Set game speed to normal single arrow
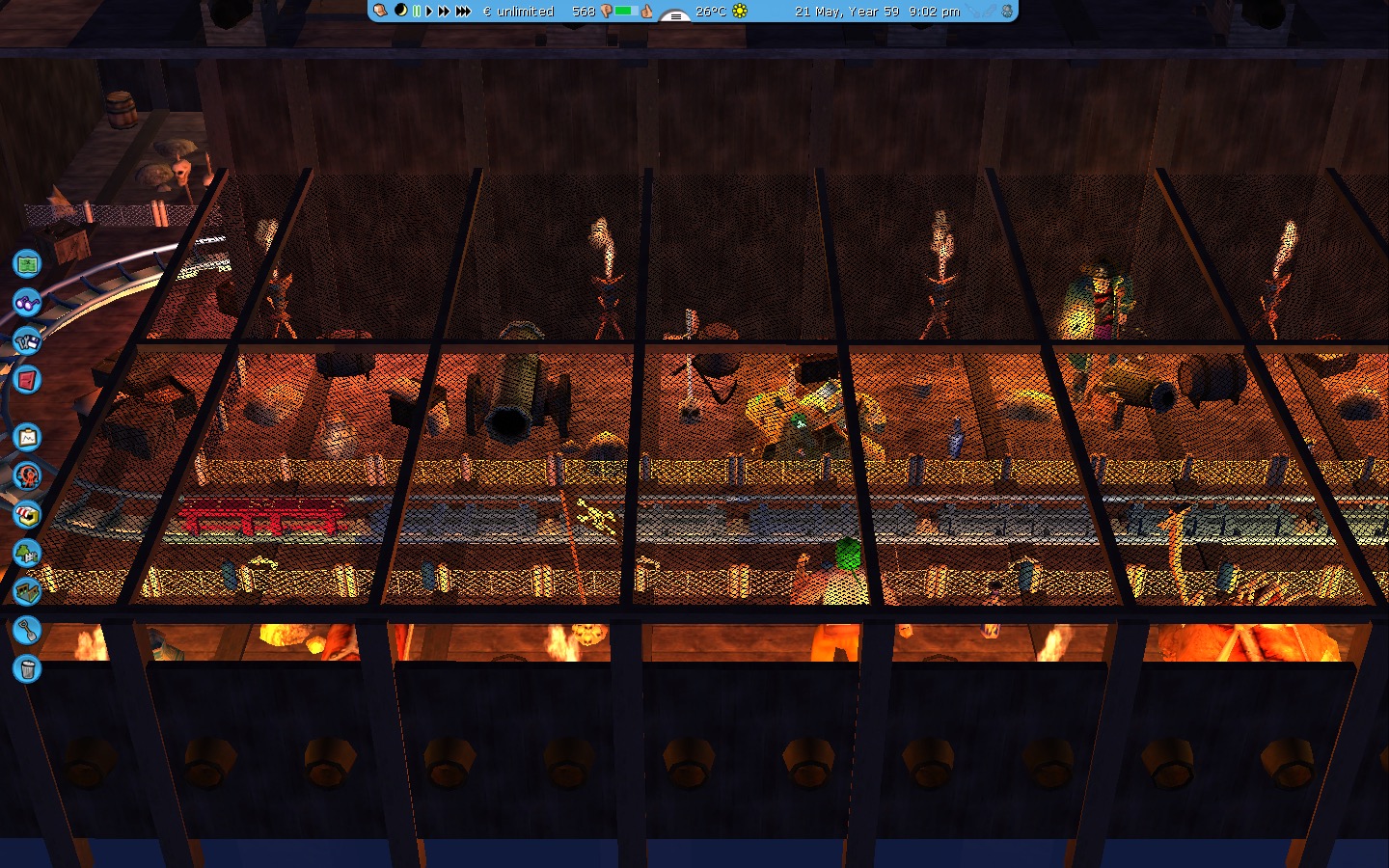This screenshot has width=1389, height=868. point(429,11)
